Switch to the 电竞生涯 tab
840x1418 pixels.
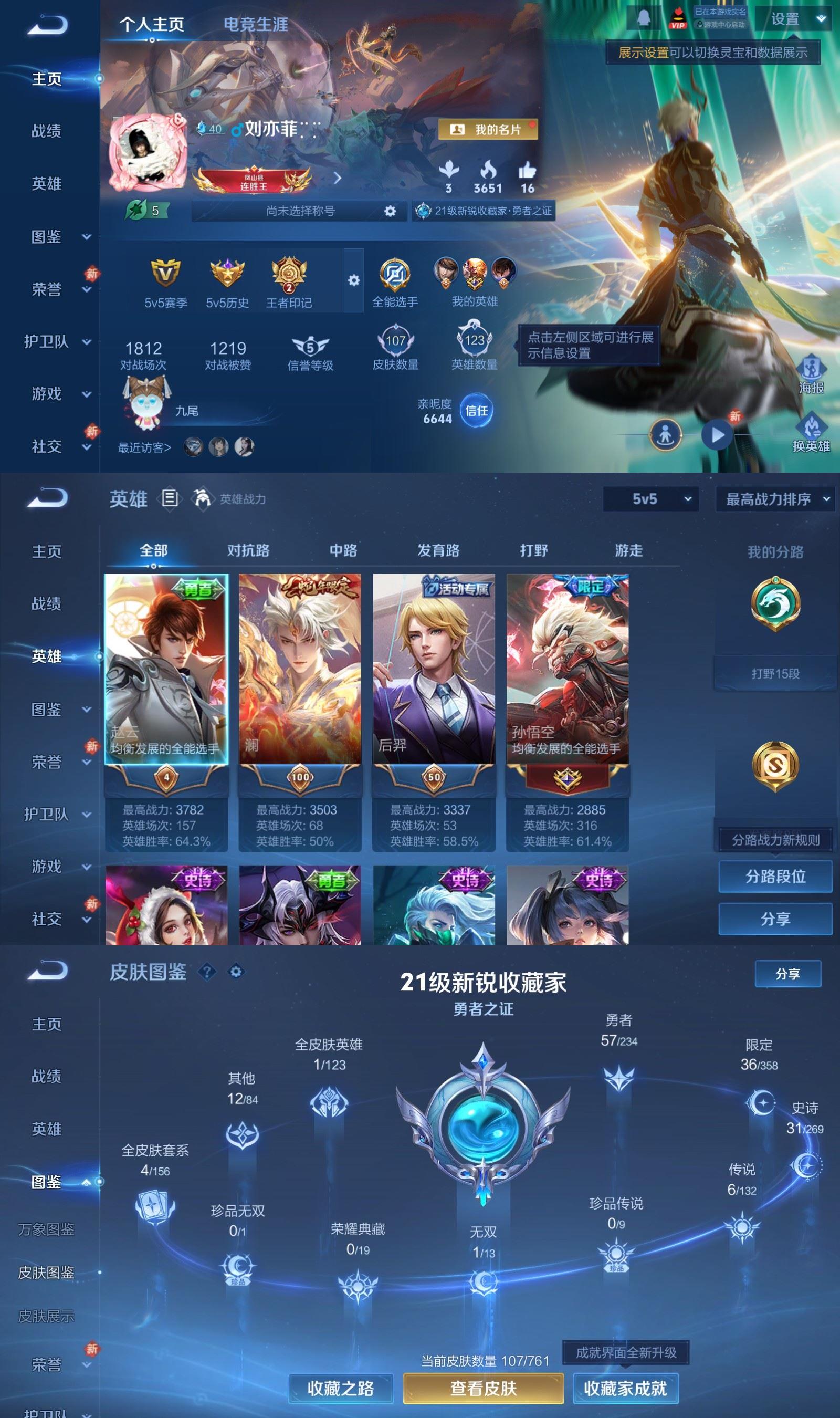[x=256, y=24]
